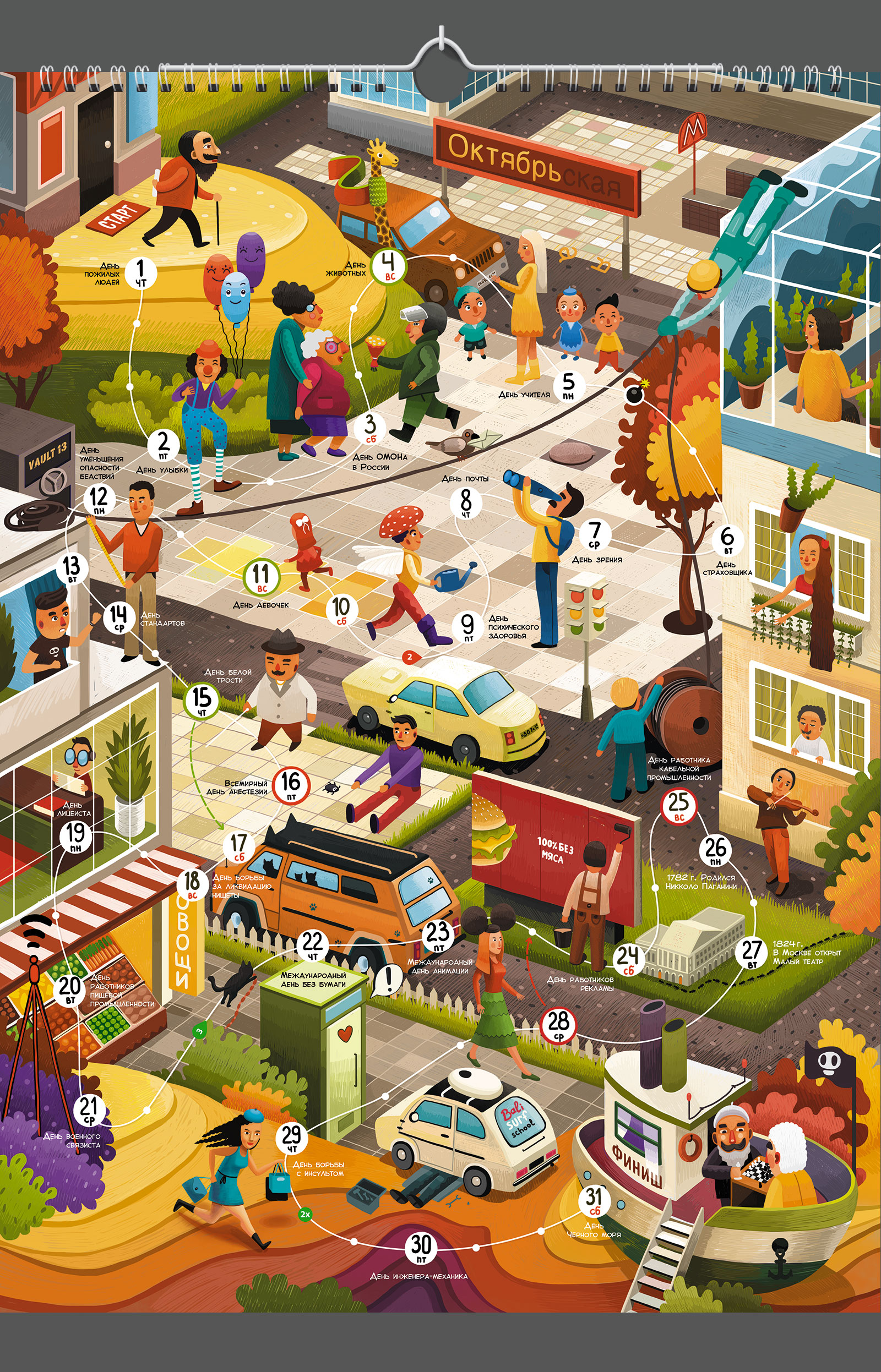Click the day 22 paperless day marker
881x1372 pixels.
[x=312, y=945]
